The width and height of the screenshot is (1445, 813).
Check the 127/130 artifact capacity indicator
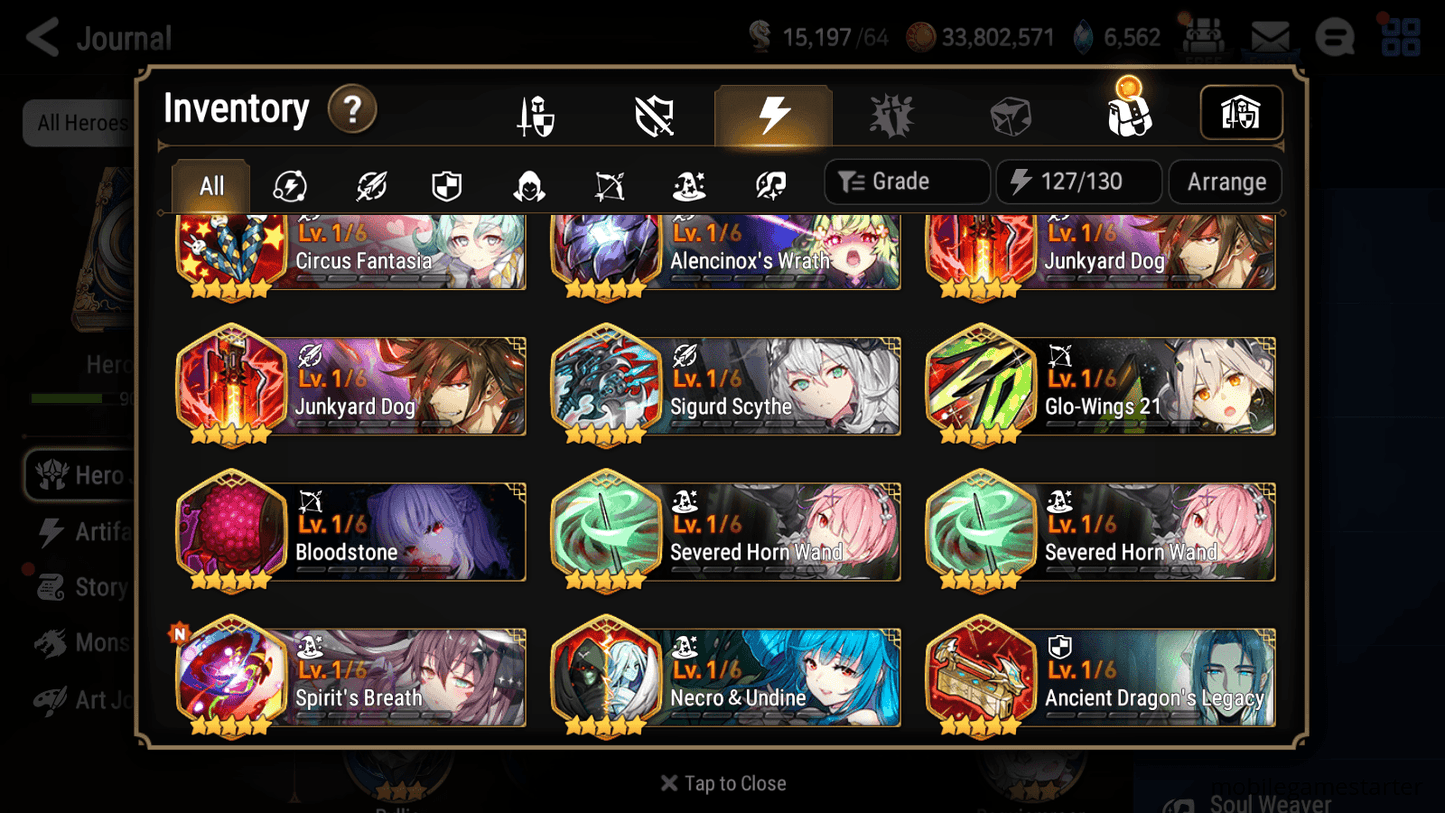tap(1078, 181)
